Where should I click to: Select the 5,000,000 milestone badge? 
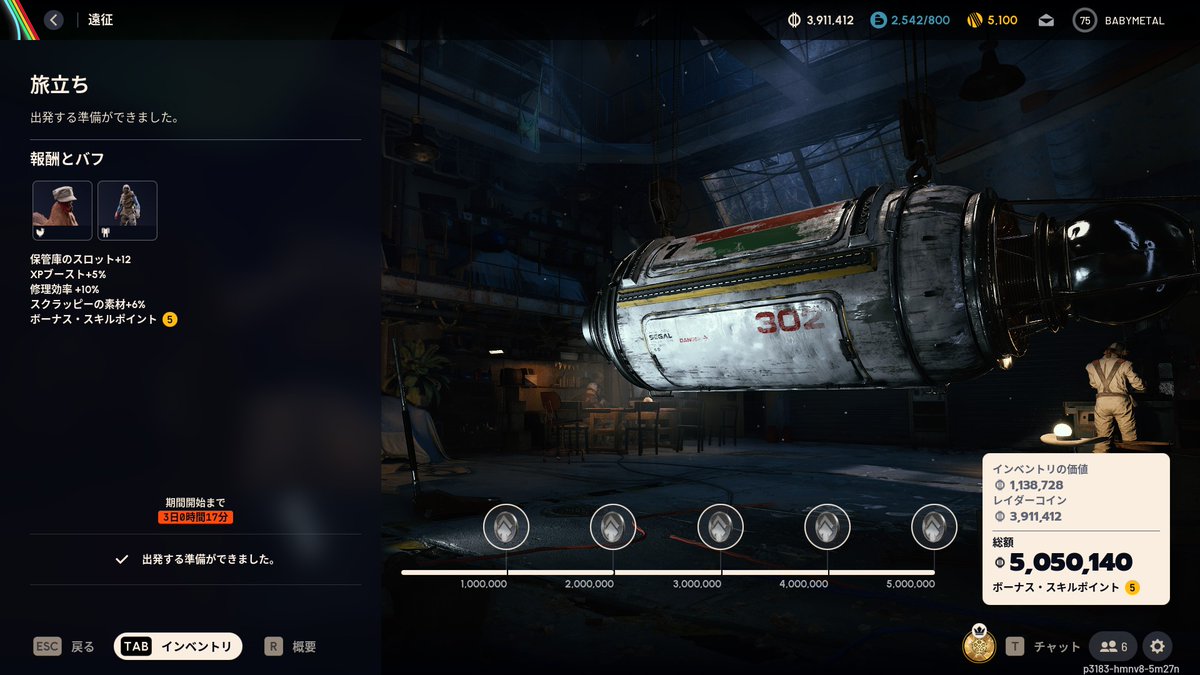[x=934, y=526]
